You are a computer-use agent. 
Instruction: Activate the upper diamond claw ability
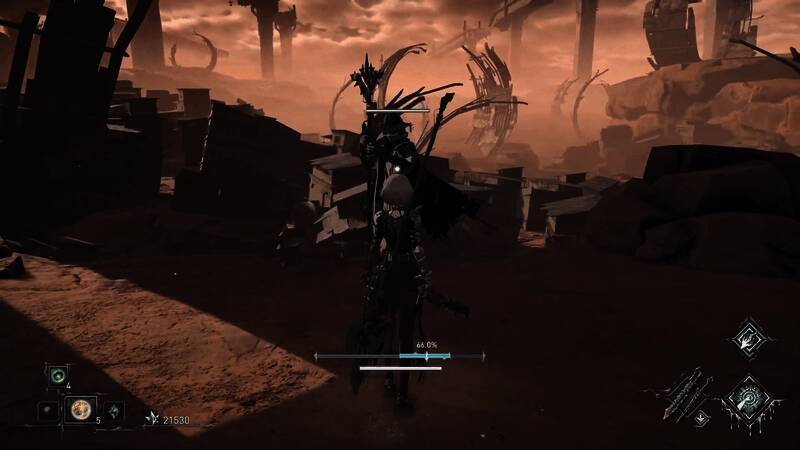click(x=745, y=338)
